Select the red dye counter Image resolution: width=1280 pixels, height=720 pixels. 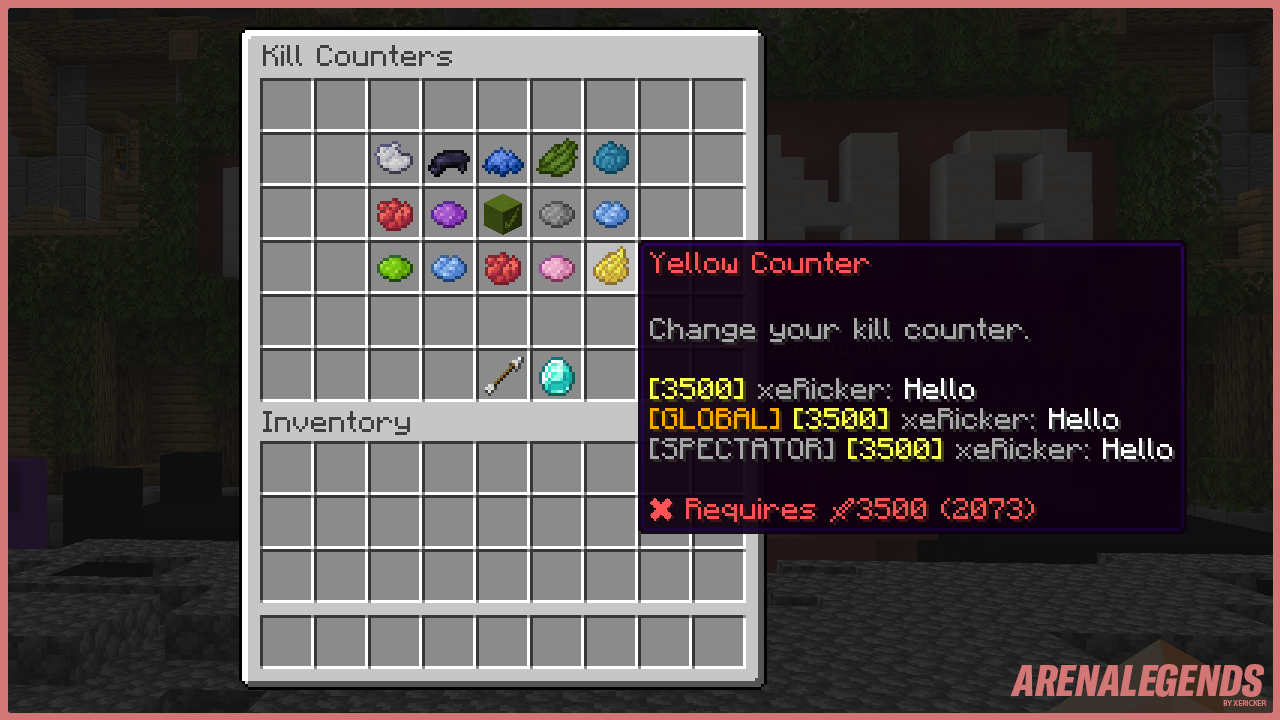point(394,213)
